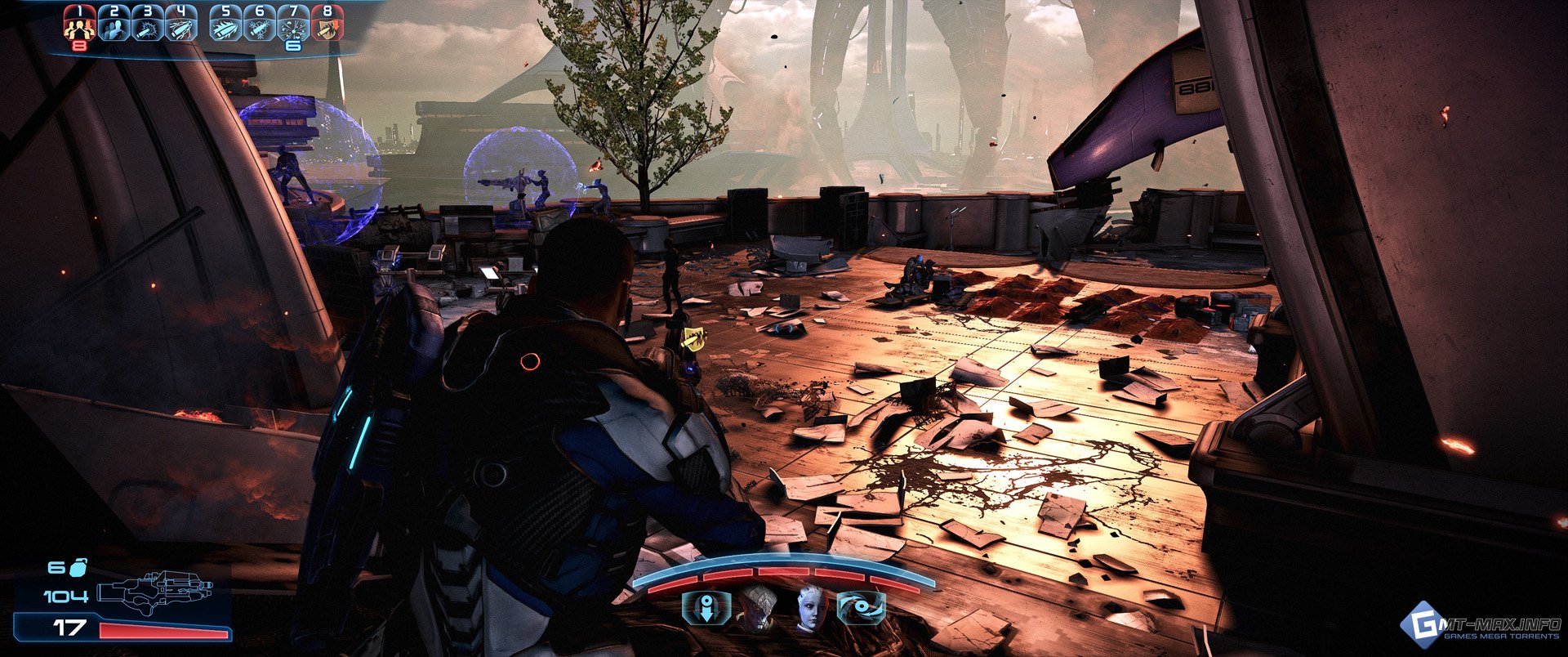Activate the red shield-piercing ammo power in slot 8
Viewport: 1568px width, 657px height.
(327, 25)
